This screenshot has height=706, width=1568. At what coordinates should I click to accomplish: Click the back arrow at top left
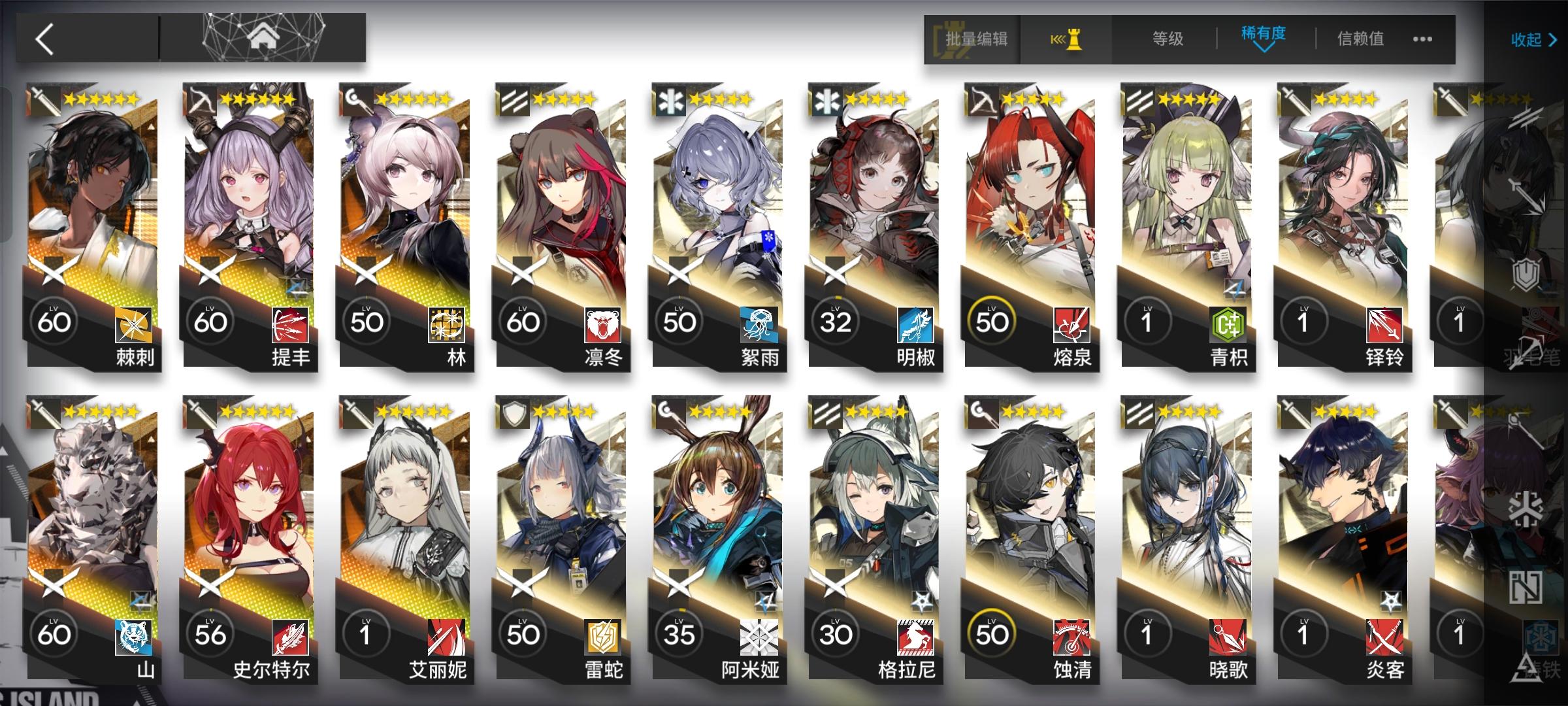(x=44, y=41)
